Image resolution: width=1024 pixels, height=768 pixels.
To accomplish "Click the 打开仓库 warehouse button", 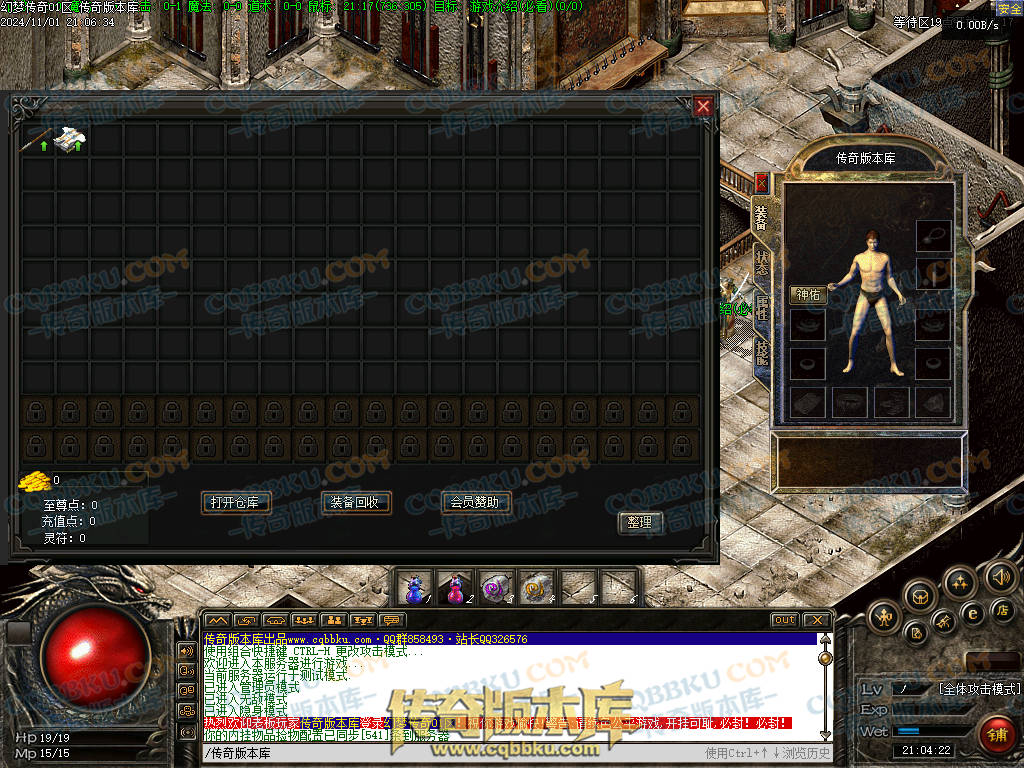I will [236, 502].
